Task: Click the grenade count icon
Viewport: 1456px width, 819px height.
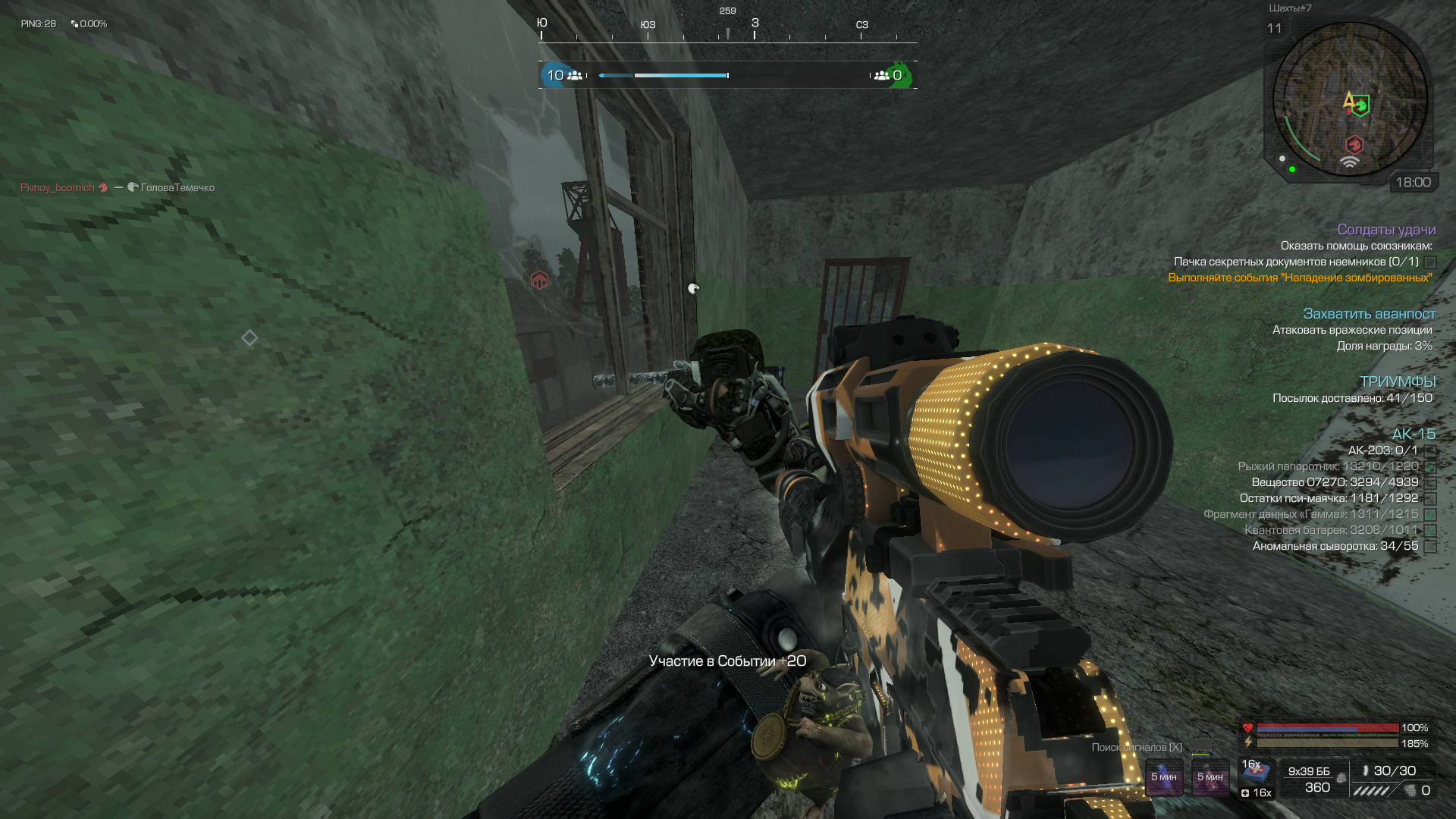Action: (x=1410, y=791)
